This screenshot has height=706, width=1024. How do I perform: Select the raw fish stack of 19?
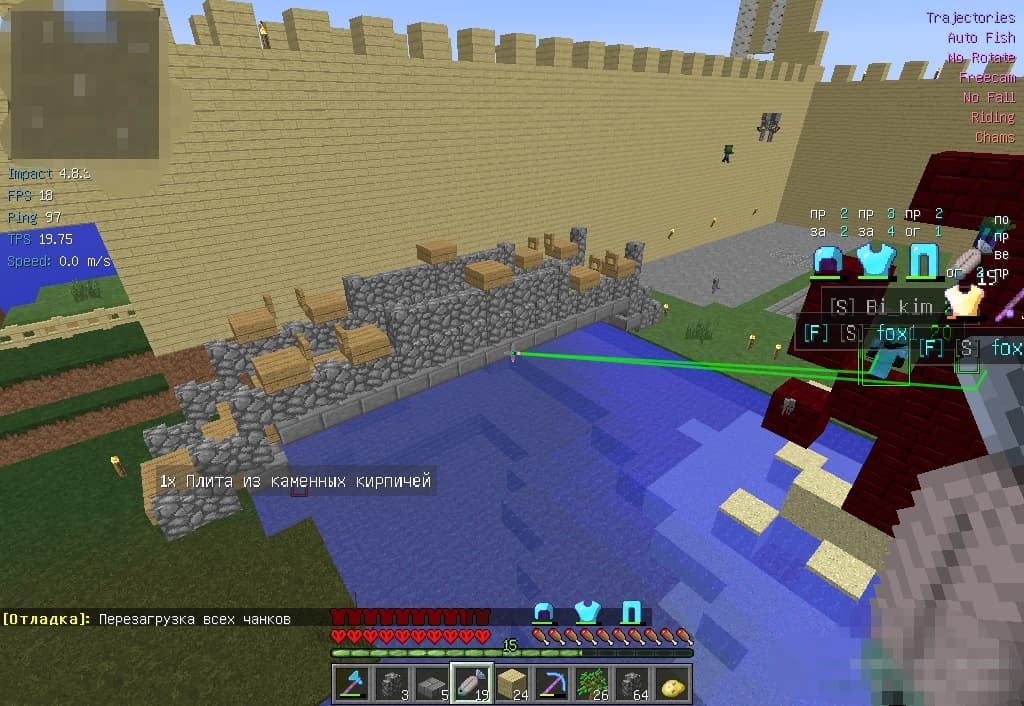471,683
